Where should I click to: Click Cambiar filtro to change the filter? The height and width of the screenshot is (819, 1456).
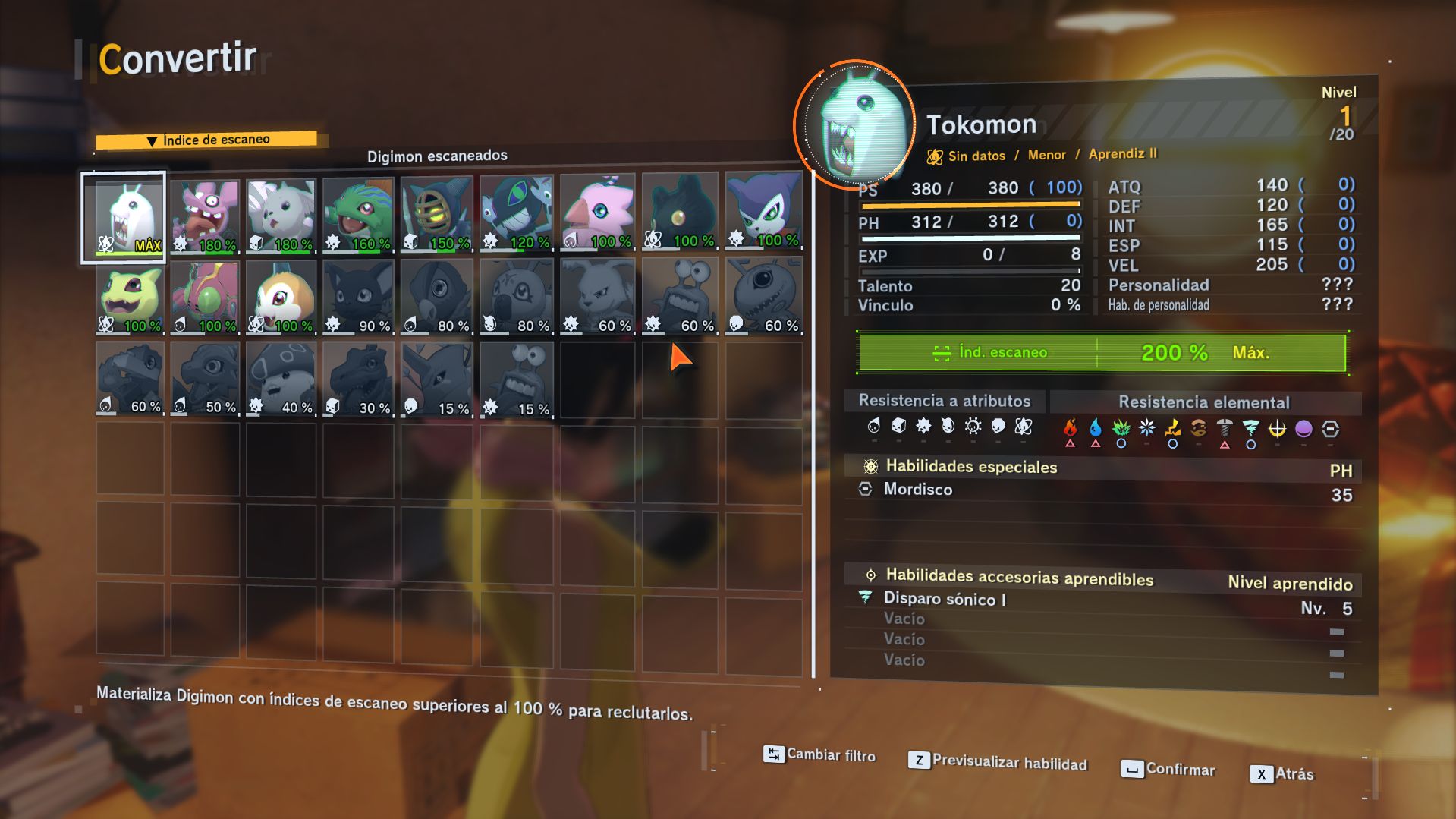[819, 754]
